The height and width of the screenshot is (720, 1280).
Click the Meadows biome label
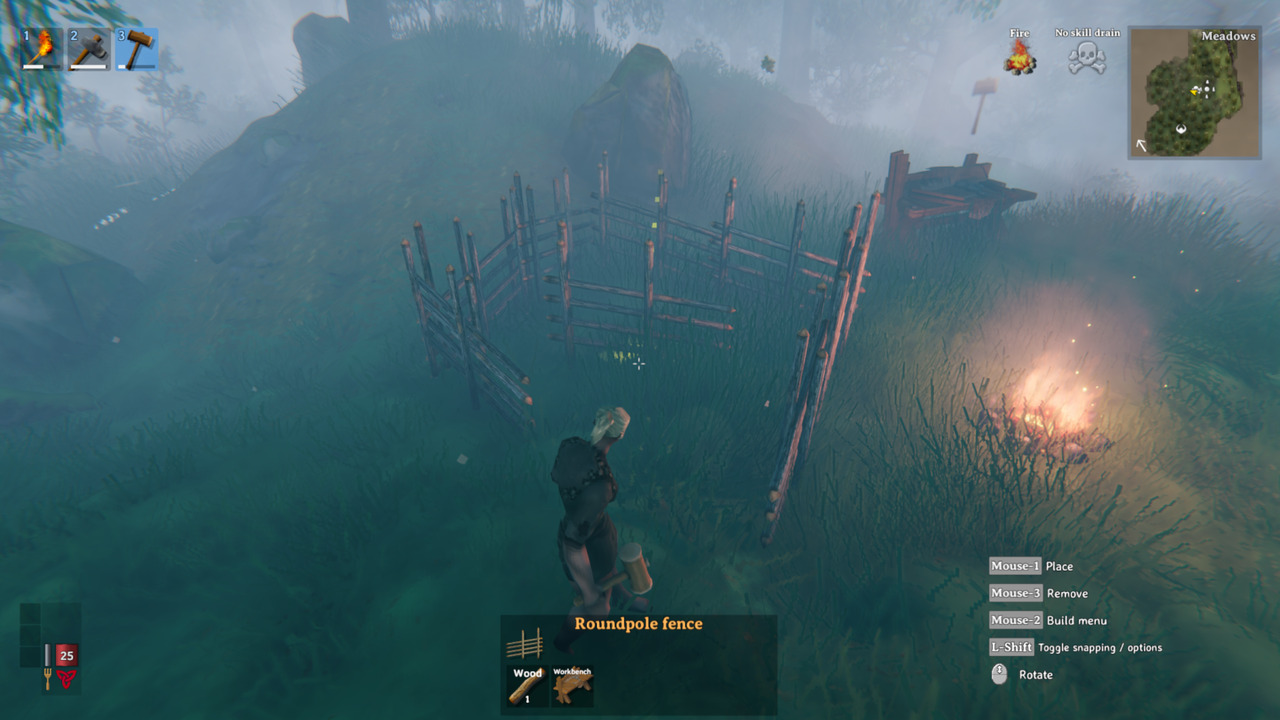1229,36
